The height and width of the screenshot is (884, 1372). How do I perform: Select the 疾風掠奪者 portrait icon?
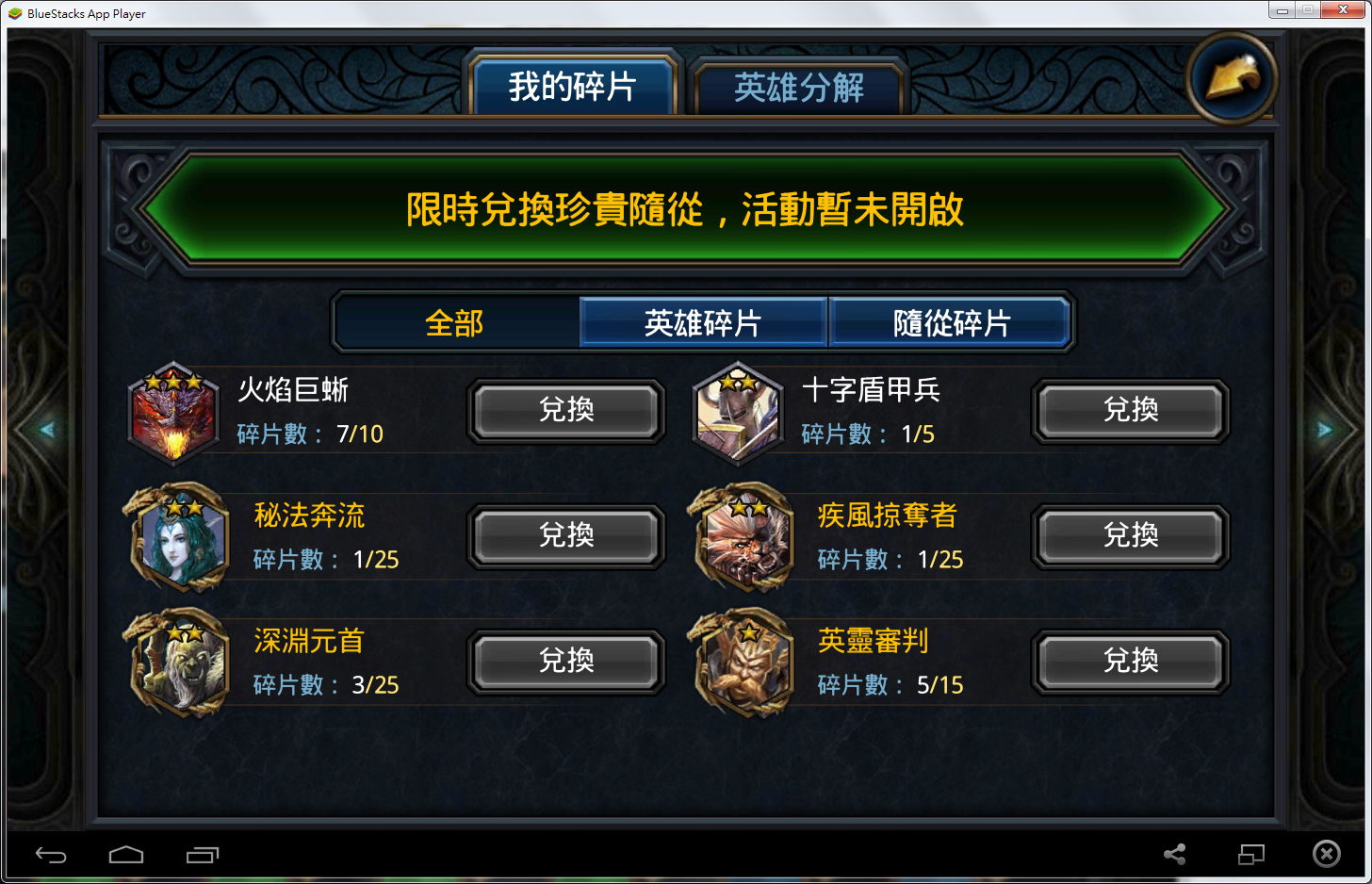(x=743, y=537)
